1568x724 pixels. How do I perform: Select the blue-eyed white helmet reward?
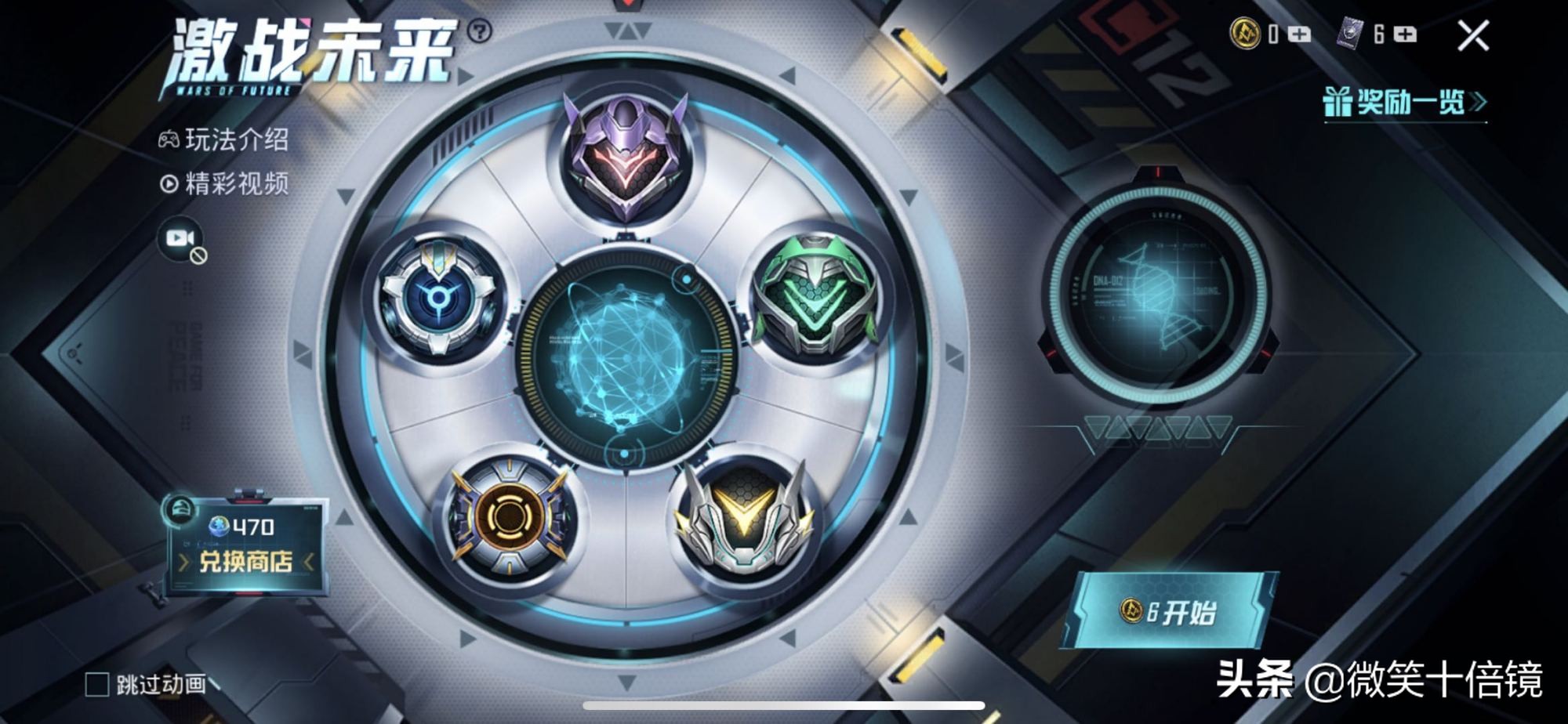click(x=437, y=297)
